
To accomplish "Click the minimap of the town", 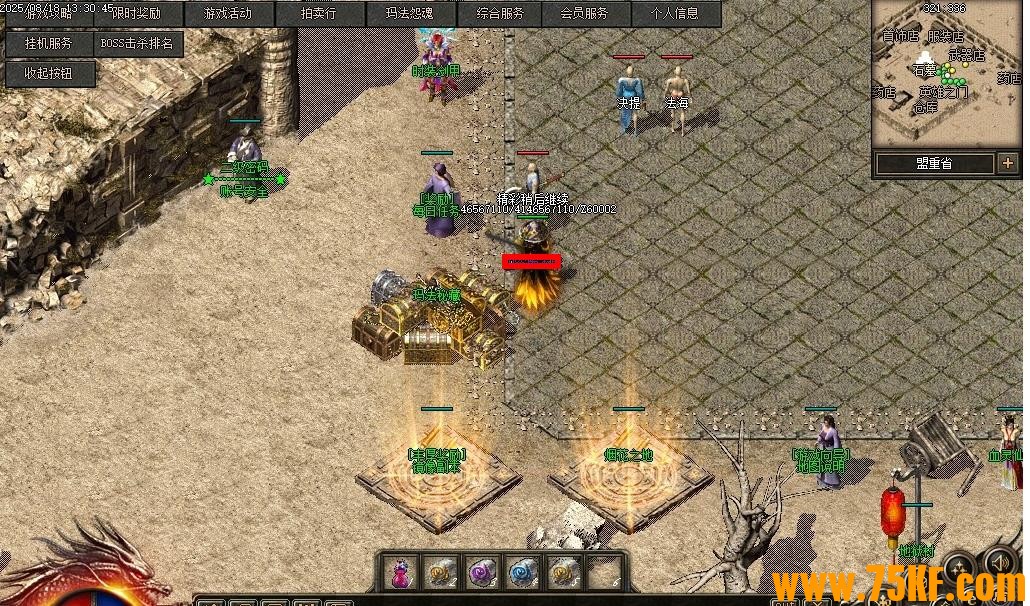I will [x=946, y=72].
